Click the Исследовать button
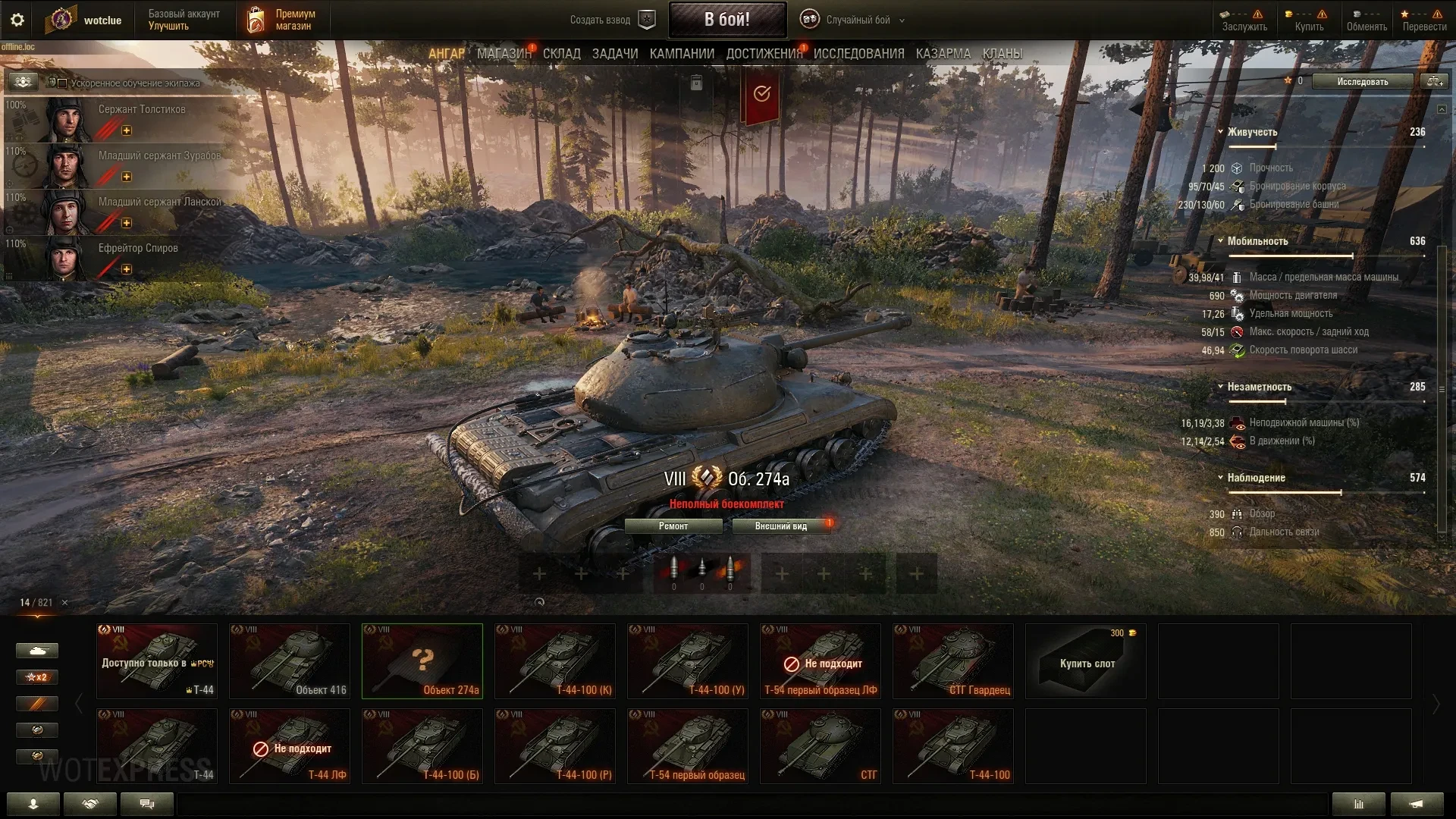1456x819 pixels. coord(1362,81)
